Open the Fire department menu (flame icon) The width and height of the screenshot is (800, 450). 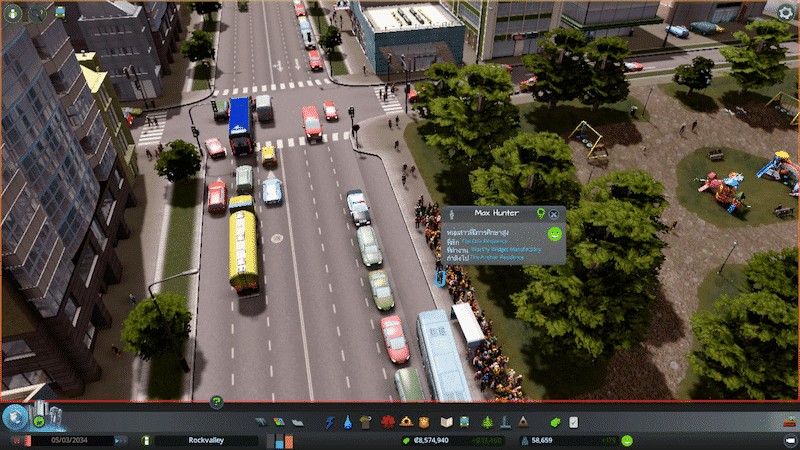(x=408, y=422)
